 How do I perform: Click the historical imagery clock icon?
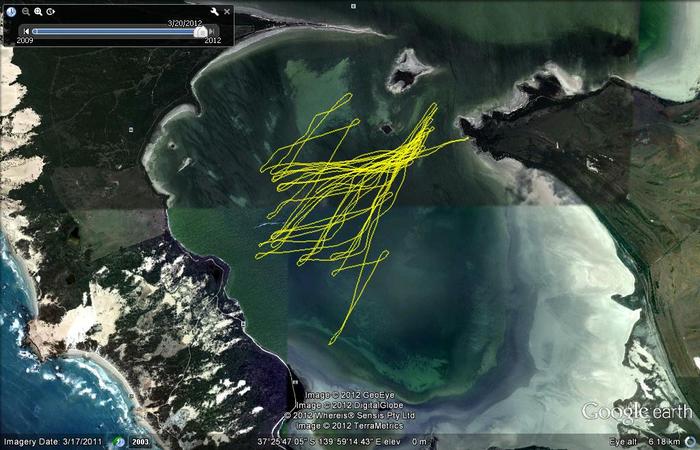(121, 441)
